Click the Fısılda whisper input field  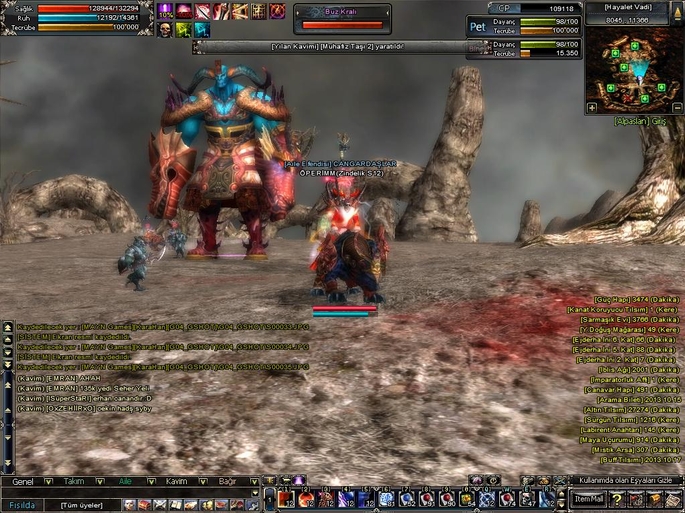point(22,504)
